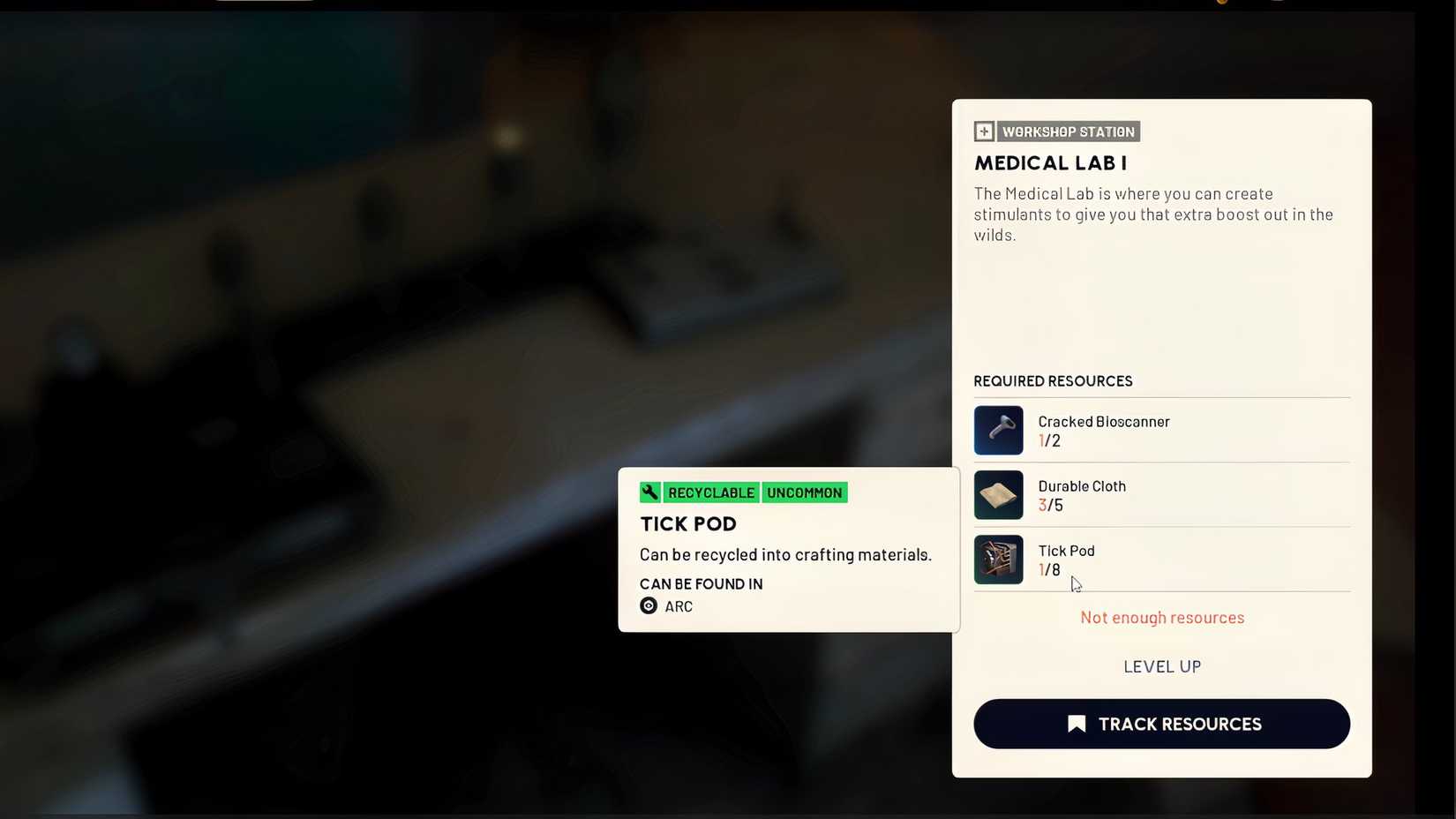The height and width of the screenshot is (819, 1456).
Task: Click the bookmark icon inside Track Resources
Action: [x=1076, y=723]
